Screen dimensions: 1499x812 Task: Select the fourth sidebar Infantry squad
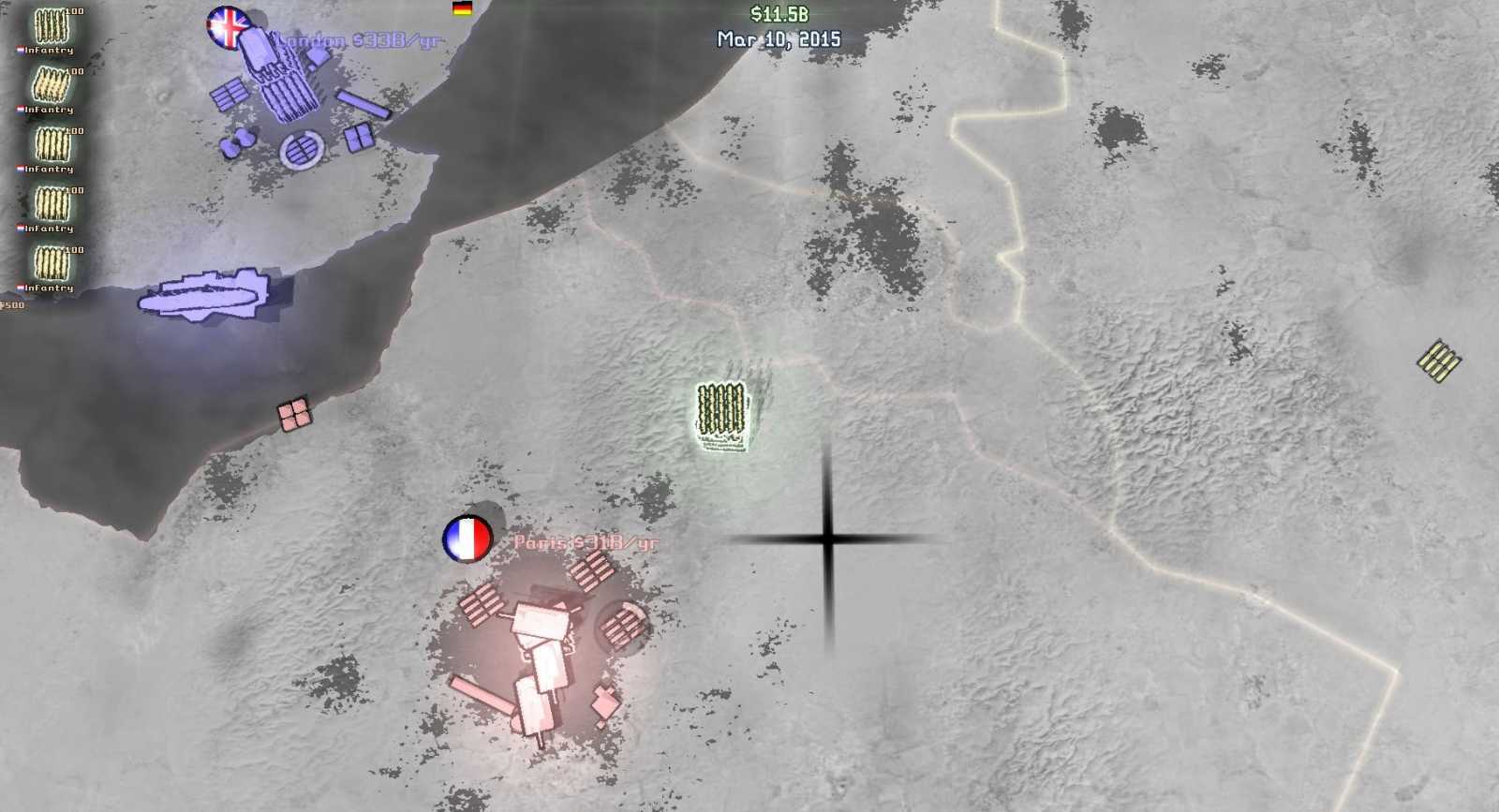[52, 204]
